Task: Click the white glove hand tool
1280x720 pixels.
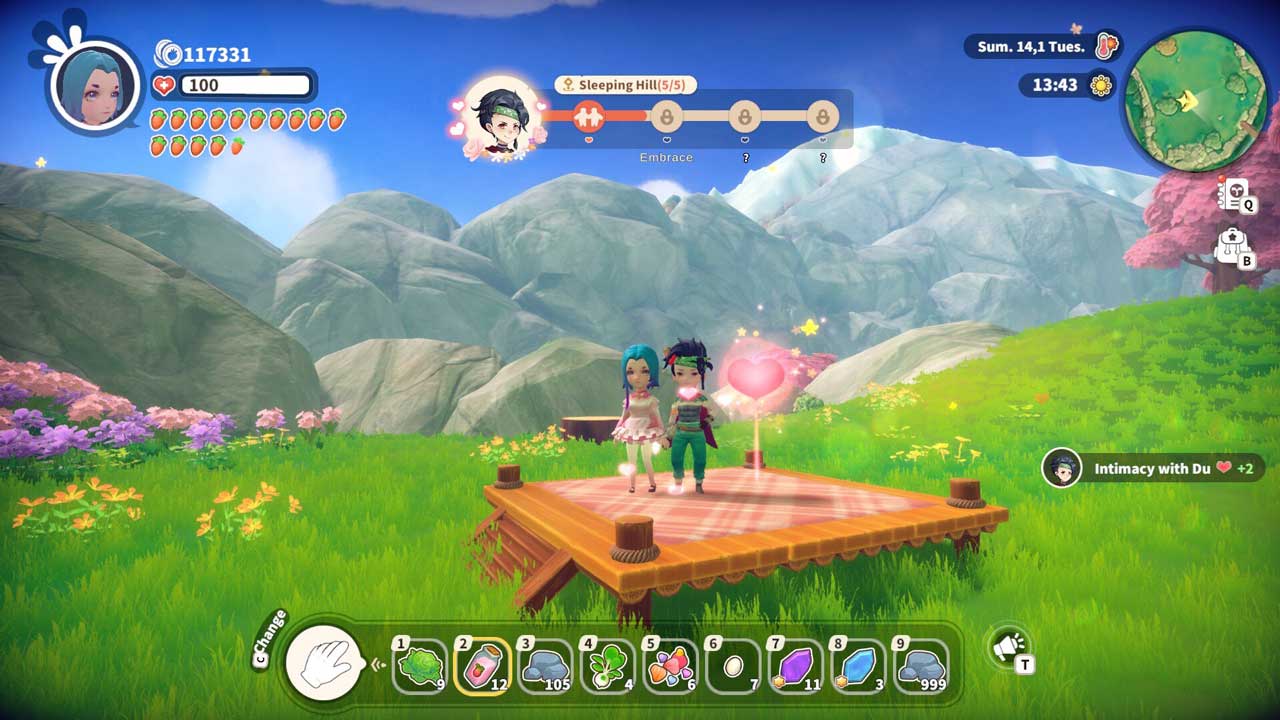Action: point(325,661)
